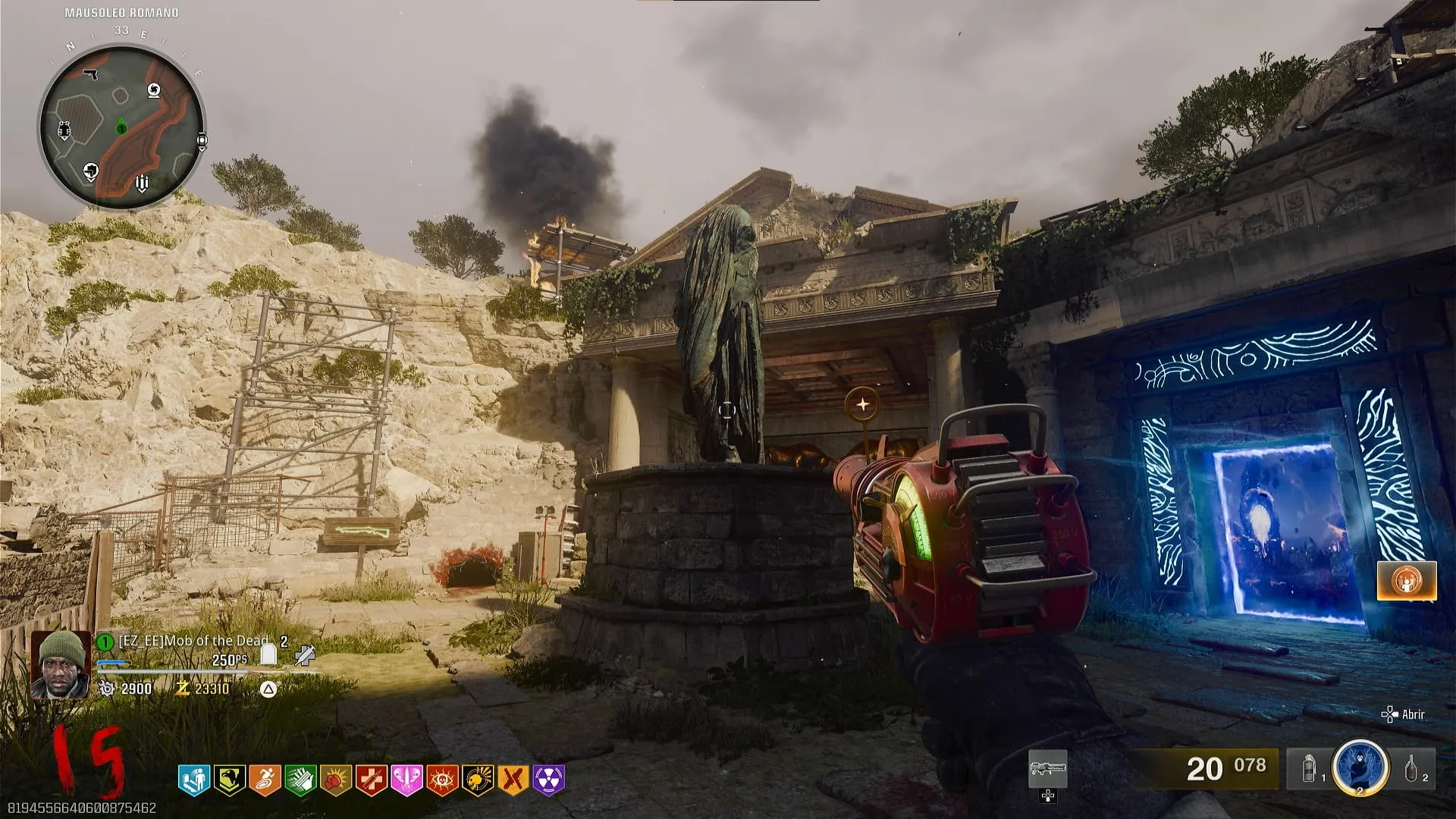Select the armor vest marker on minimap
Screen dimensions: 1456x819
coord(64,130)
